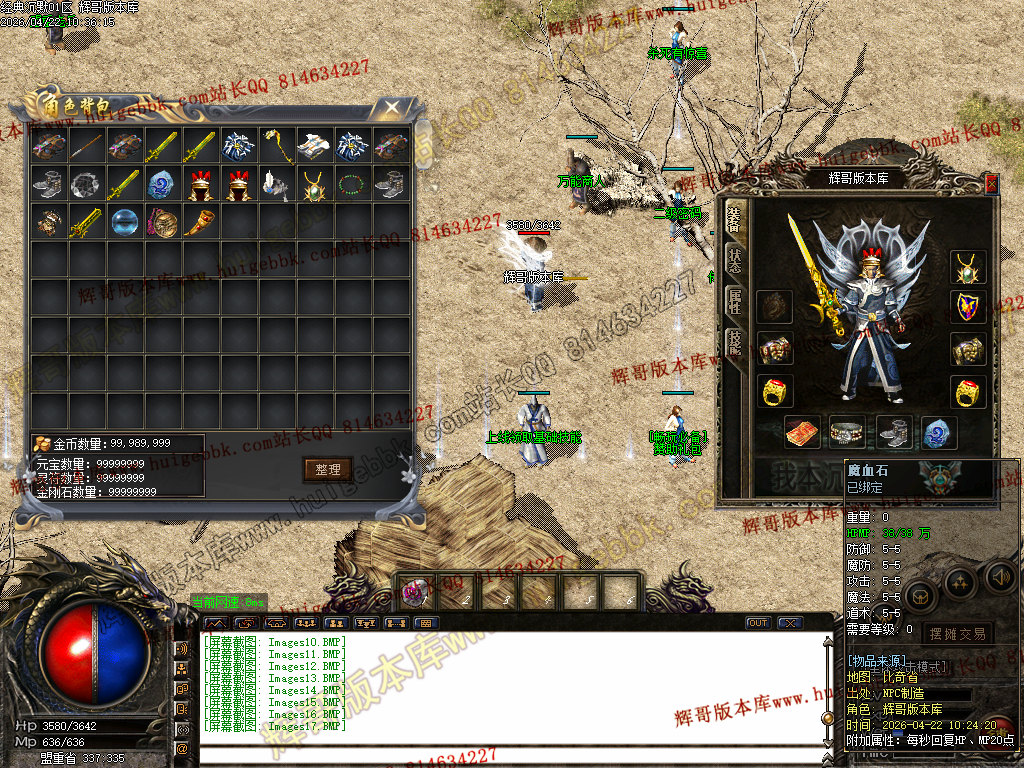Click the 整理 sort button

[328, 469]
